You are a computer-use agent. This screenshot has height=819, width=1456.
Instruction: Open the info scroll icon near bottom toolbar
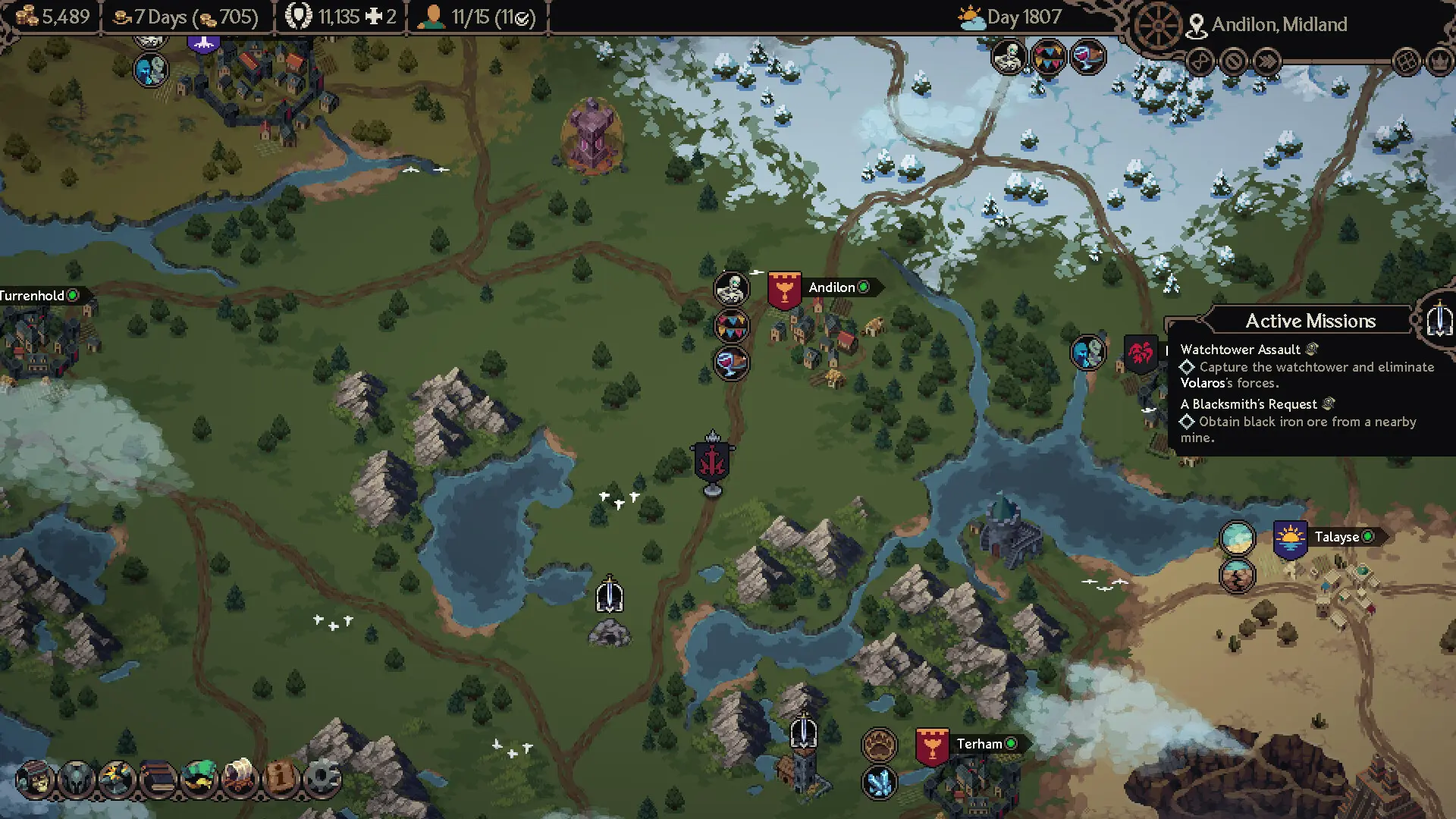pos(282,780)
